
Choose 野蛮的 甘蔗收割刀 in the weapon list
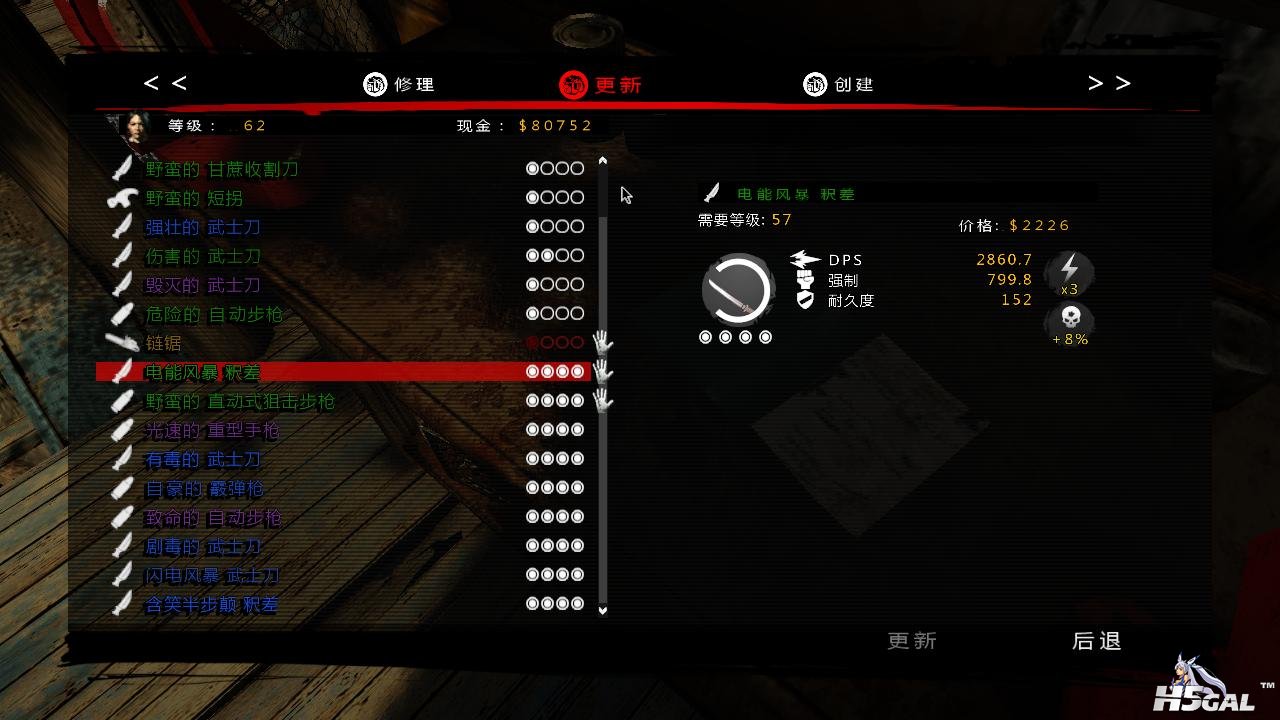point(222,169)
